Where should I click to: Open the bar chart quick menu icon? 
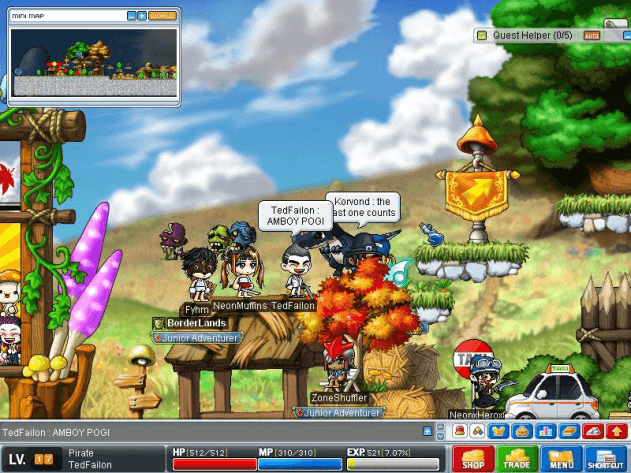tap(545, 431)
